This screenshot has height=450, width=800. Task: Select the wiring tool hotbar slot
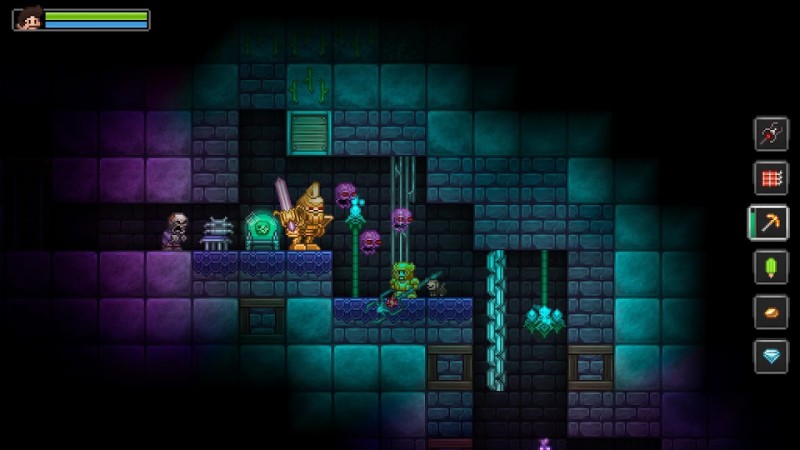tap(770, 134)
